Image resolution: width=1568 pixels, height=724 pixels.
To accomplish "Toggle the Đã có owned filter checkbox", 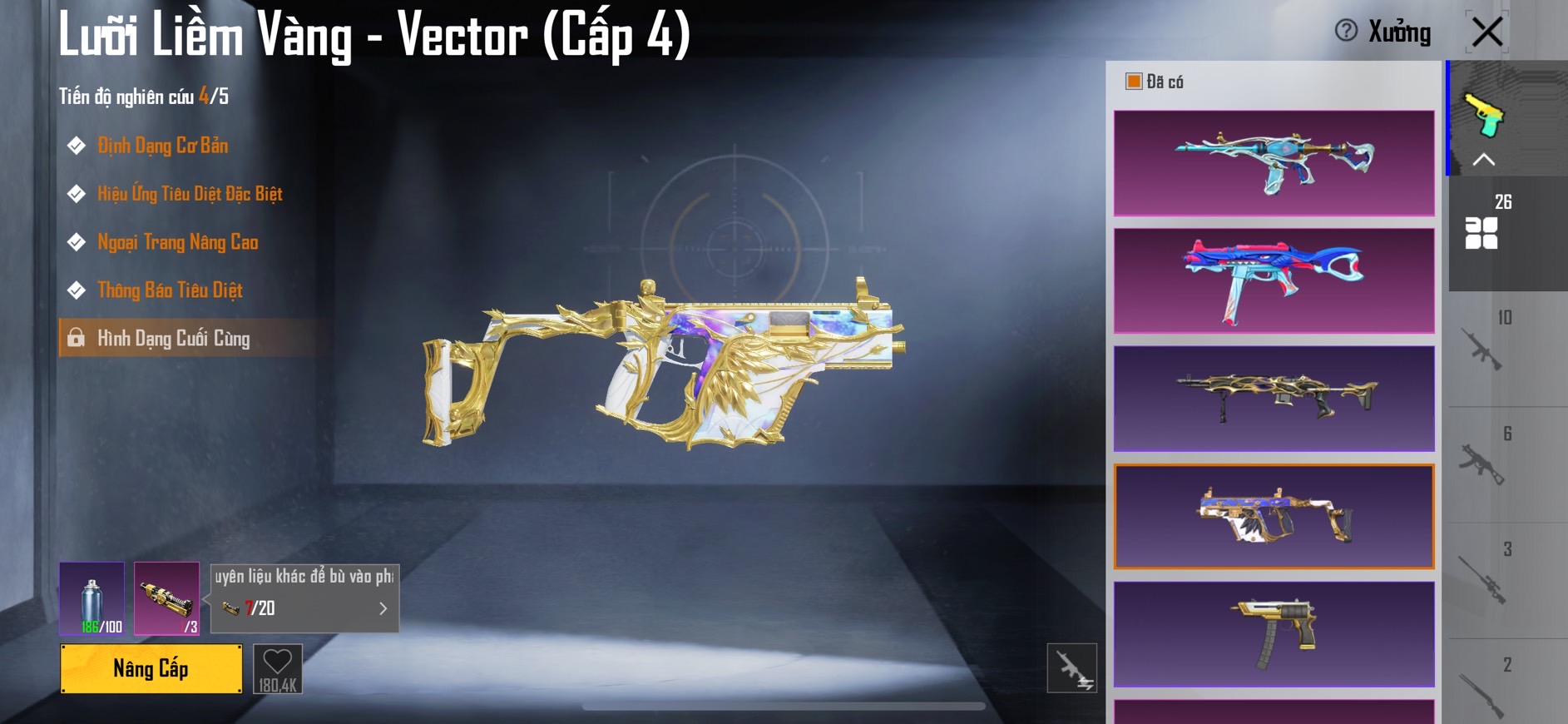I will (1134, 81).
